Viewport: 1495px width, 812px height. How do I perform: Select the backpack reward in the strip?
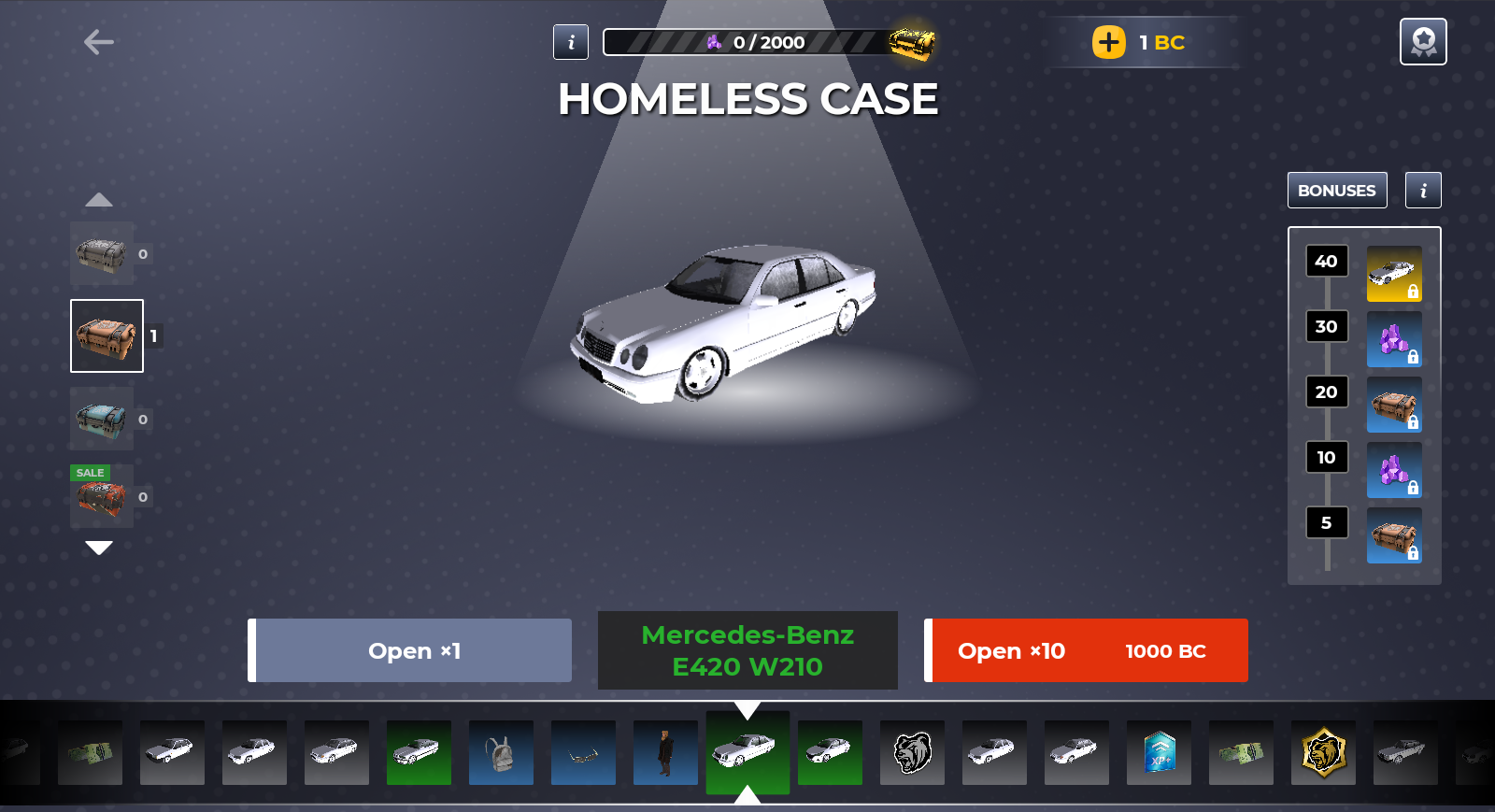pos(501,752)
